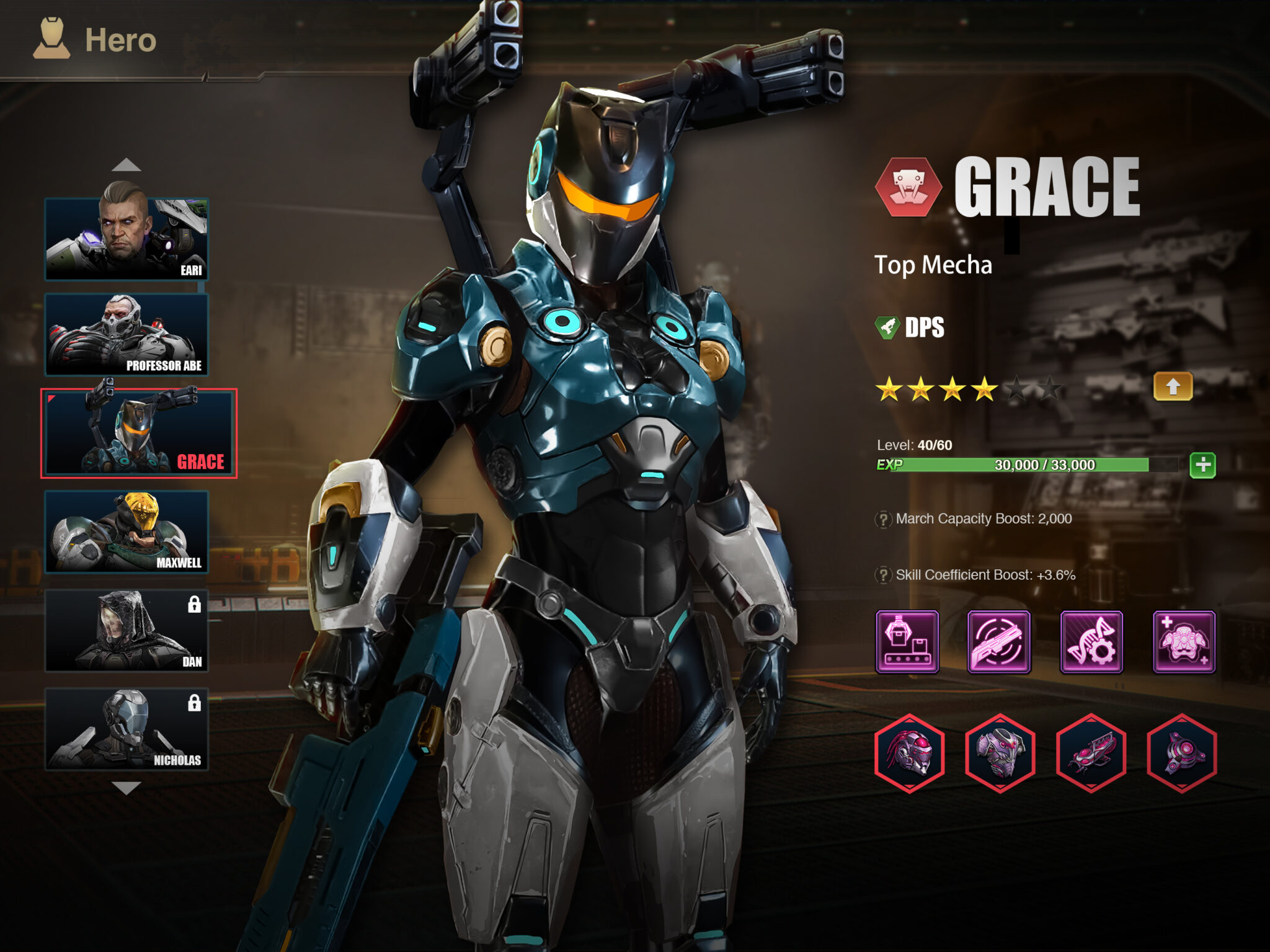Choose Professor Abe from the hero list
Image resolution: width=1270 pixels, height=952 pixels.
tap(127, 335)
